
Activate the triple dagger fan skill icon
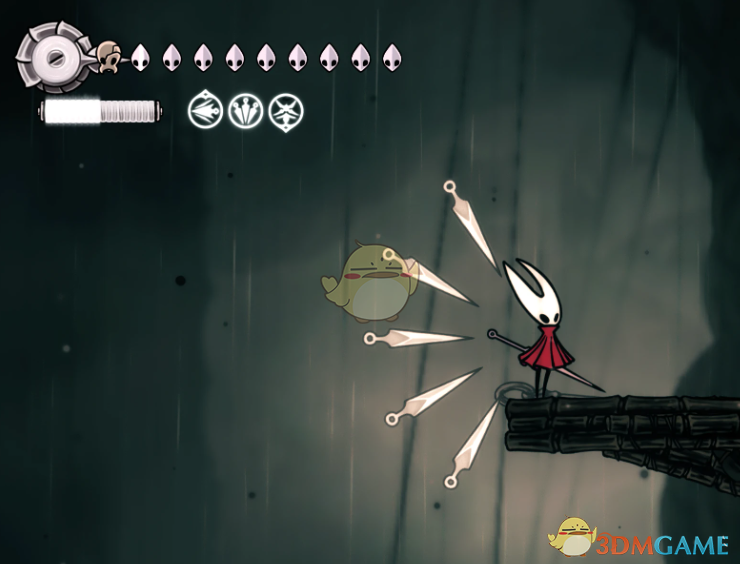tap(245, 110)
